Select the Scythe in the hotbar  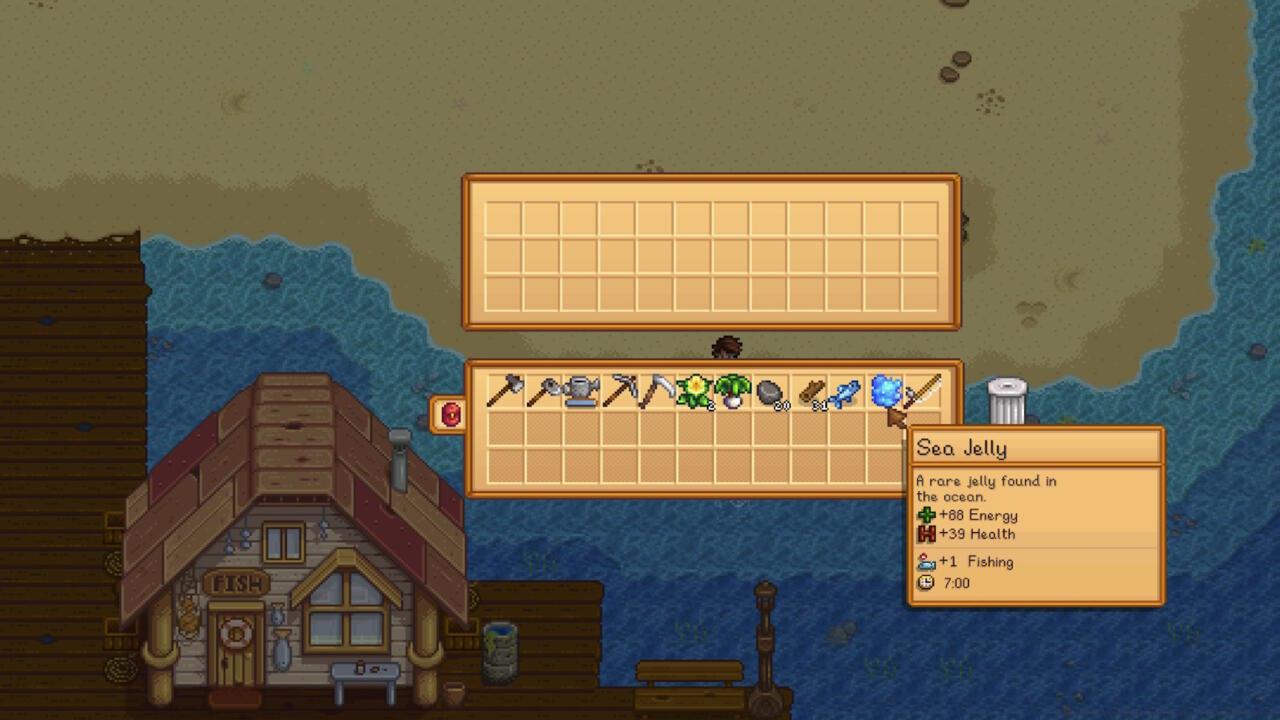coord(658,392)
